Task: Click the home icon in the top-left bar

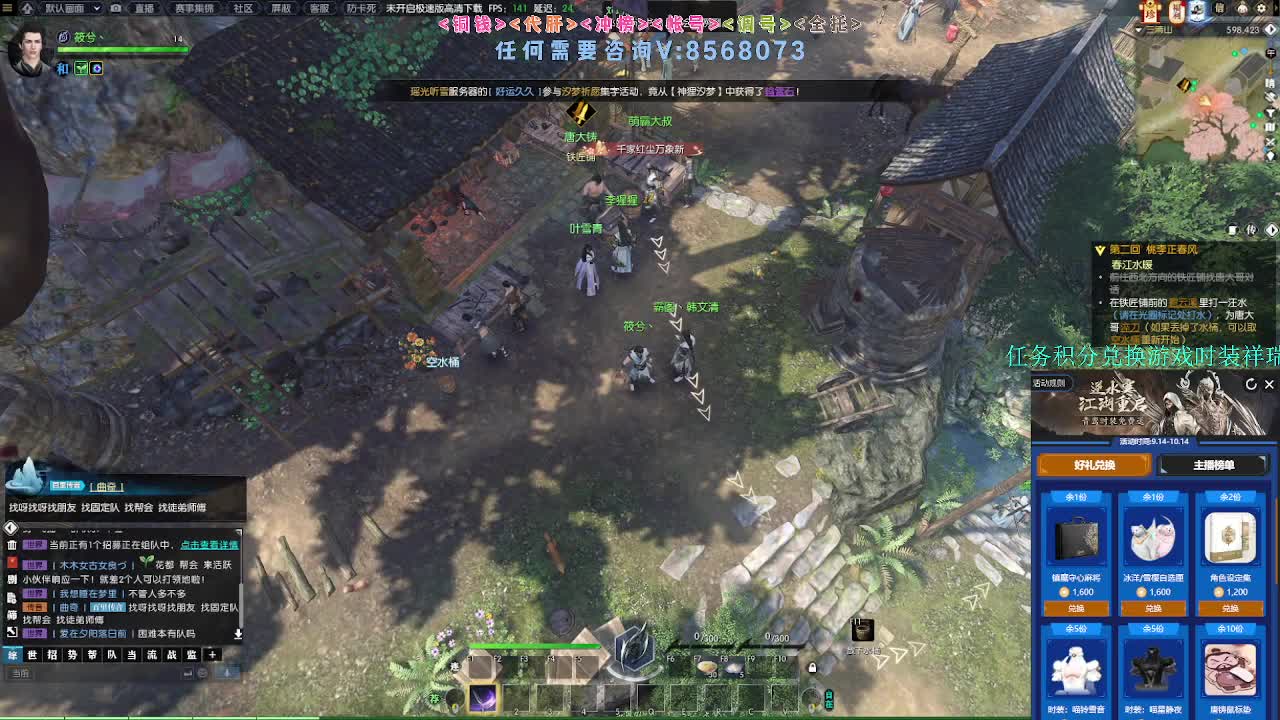Action: click(x=28, y=9)
